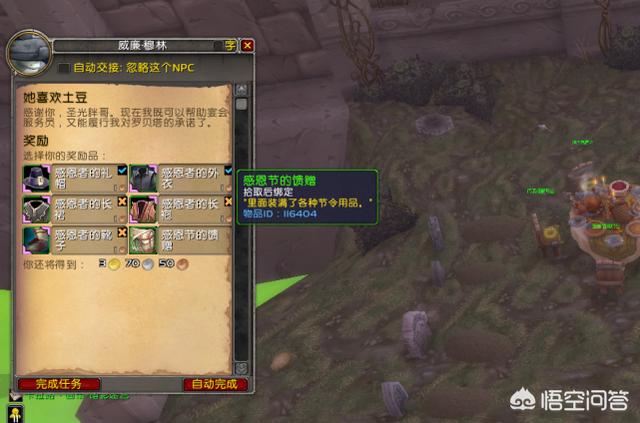Click the quest text scrollbar
640x423 pixels.
[x=241, y=230]
